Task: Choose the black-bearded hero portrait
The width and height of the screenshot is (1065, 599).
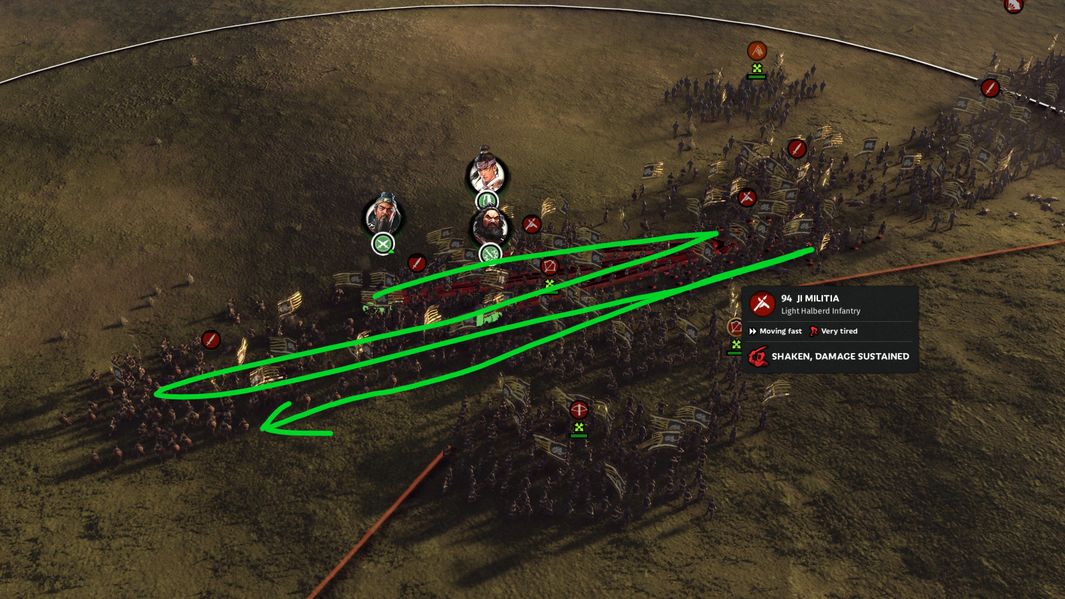Action: pos(490,227)
